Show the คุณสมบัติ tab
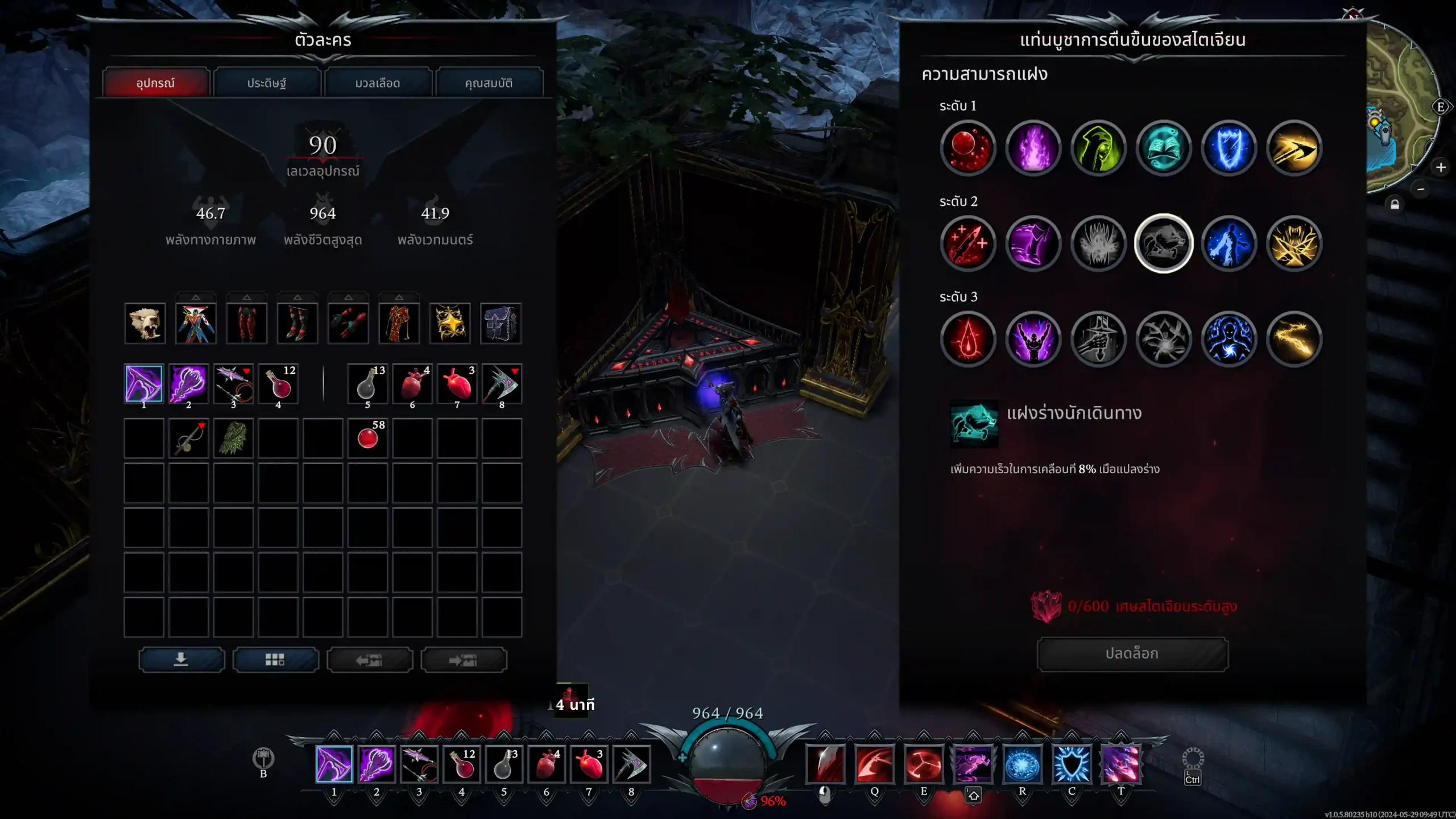 coord(489,83)
